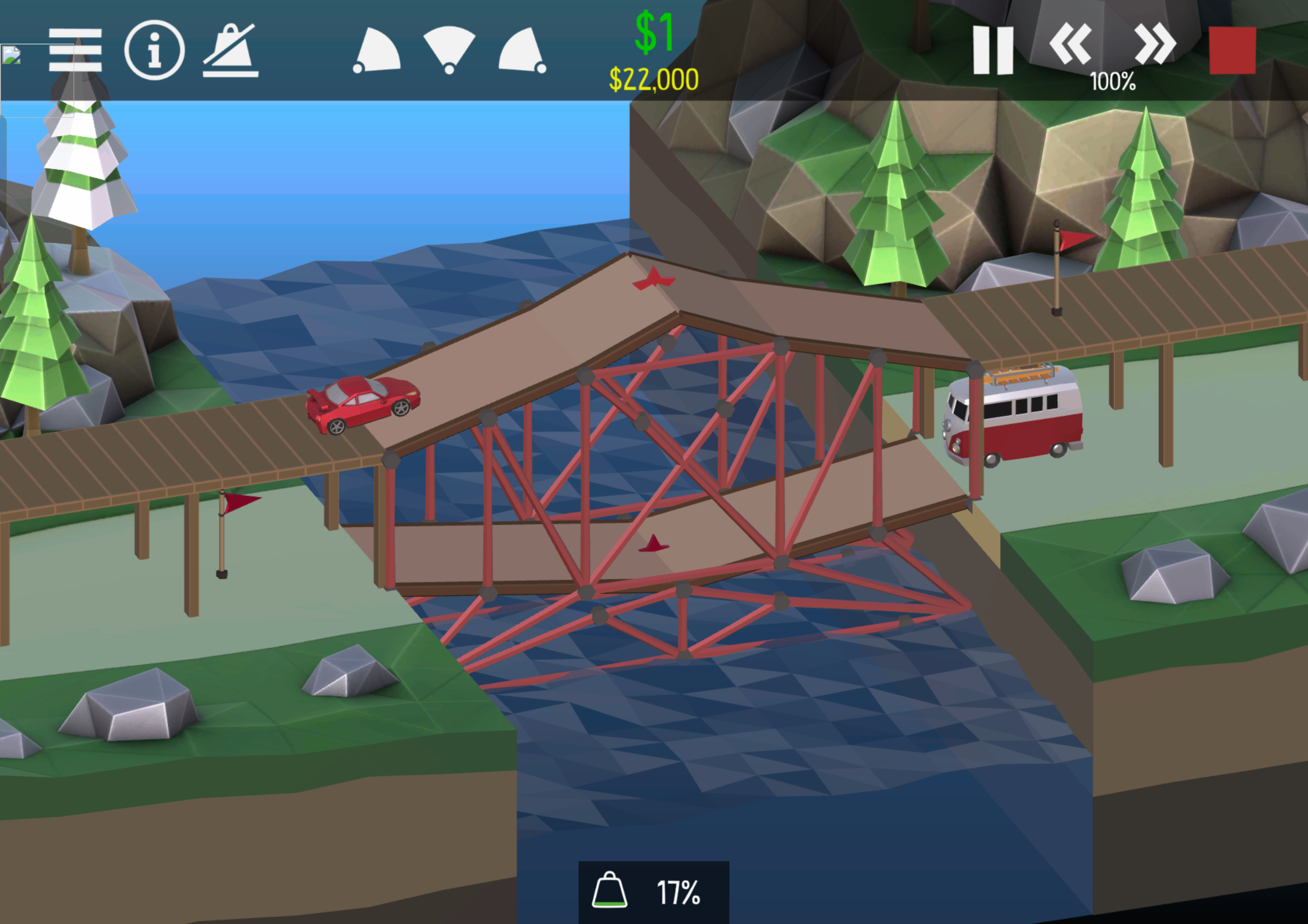Image resolution: width=1308 pixels, height=924 pixels.
Task: Show the level info panel
Action: click(154, 50)
